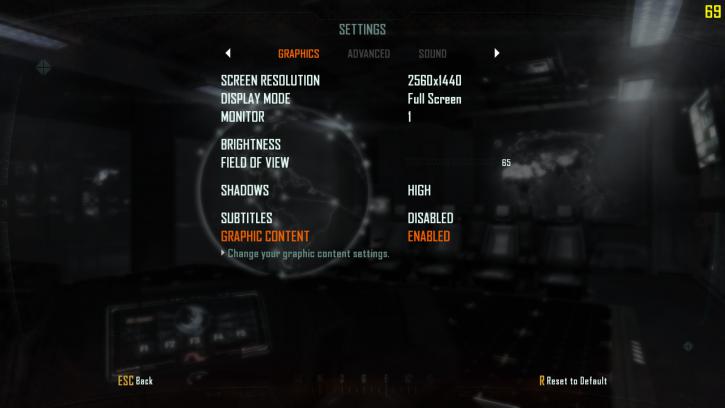Screen dimensions: 725x408
Task: Select the Graphics tab
Action: (x=298, y=54)
